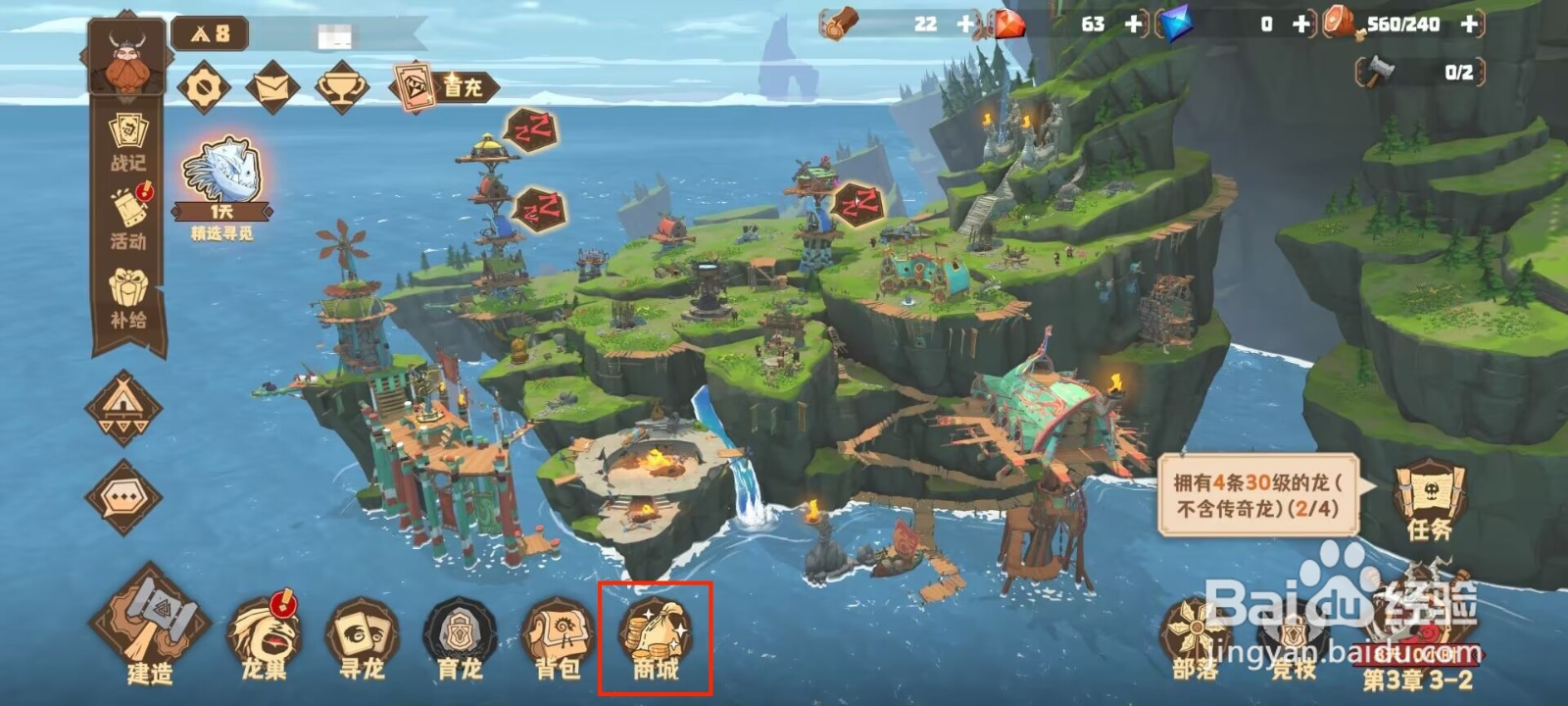The height and width of the screenshot is (706, 1568).
Task: Open the 建造 build menu
Action: point(149,628)
